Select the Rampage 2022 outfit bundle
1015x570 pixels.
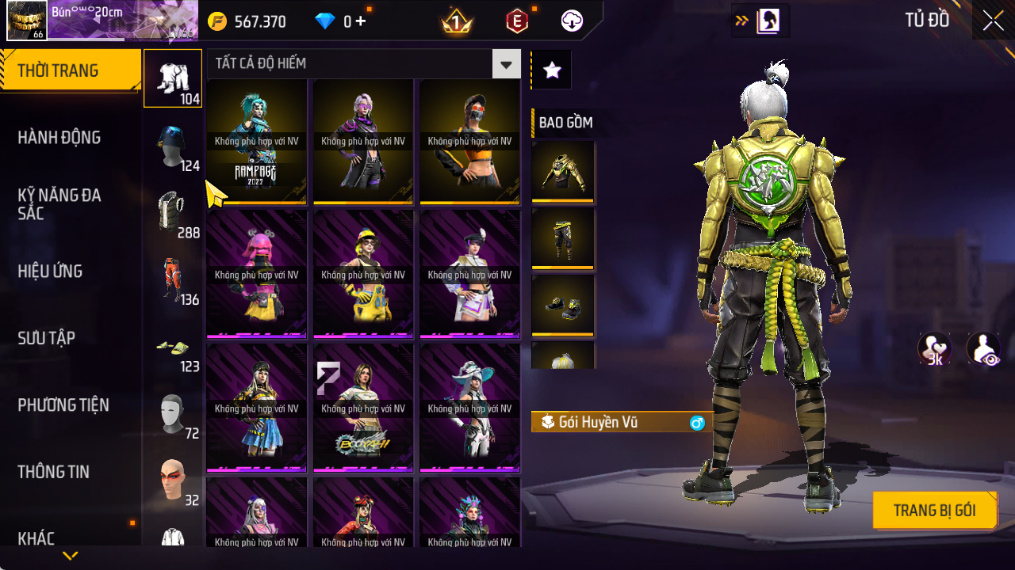257,141
